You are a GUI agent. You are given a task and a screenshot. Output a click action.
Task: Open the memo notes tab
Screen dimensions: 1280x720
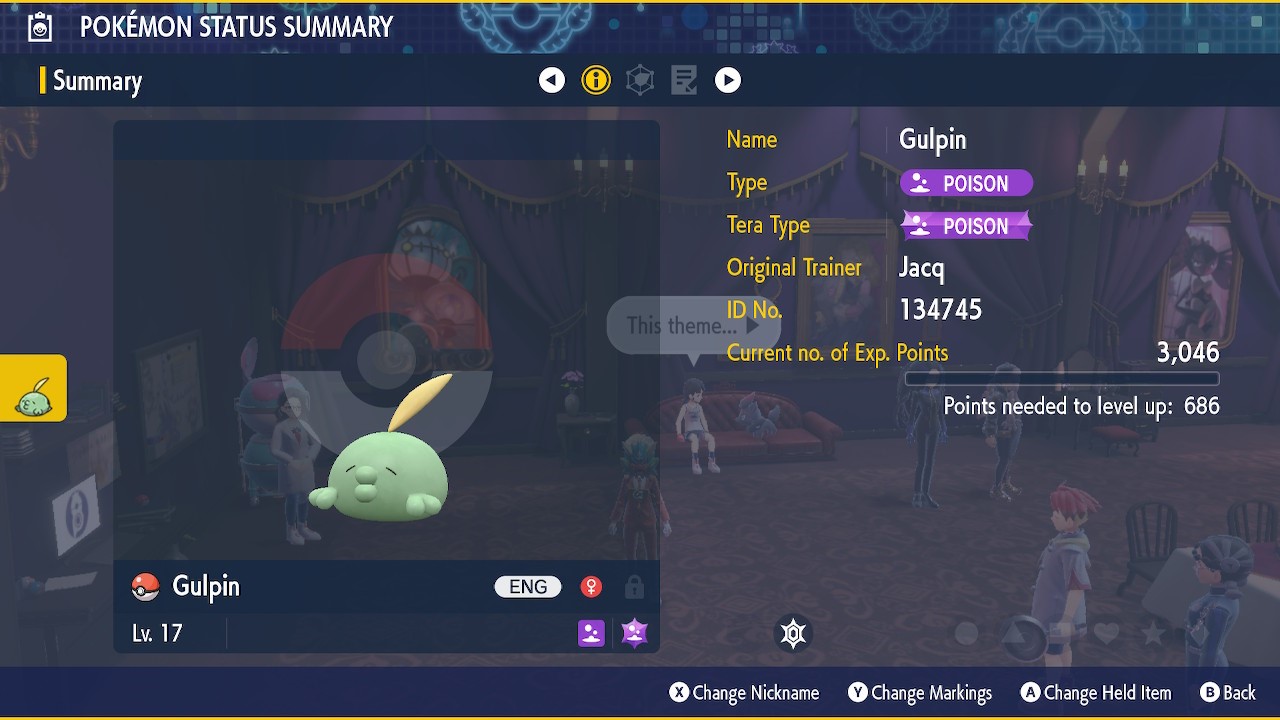tap(684, 80)
